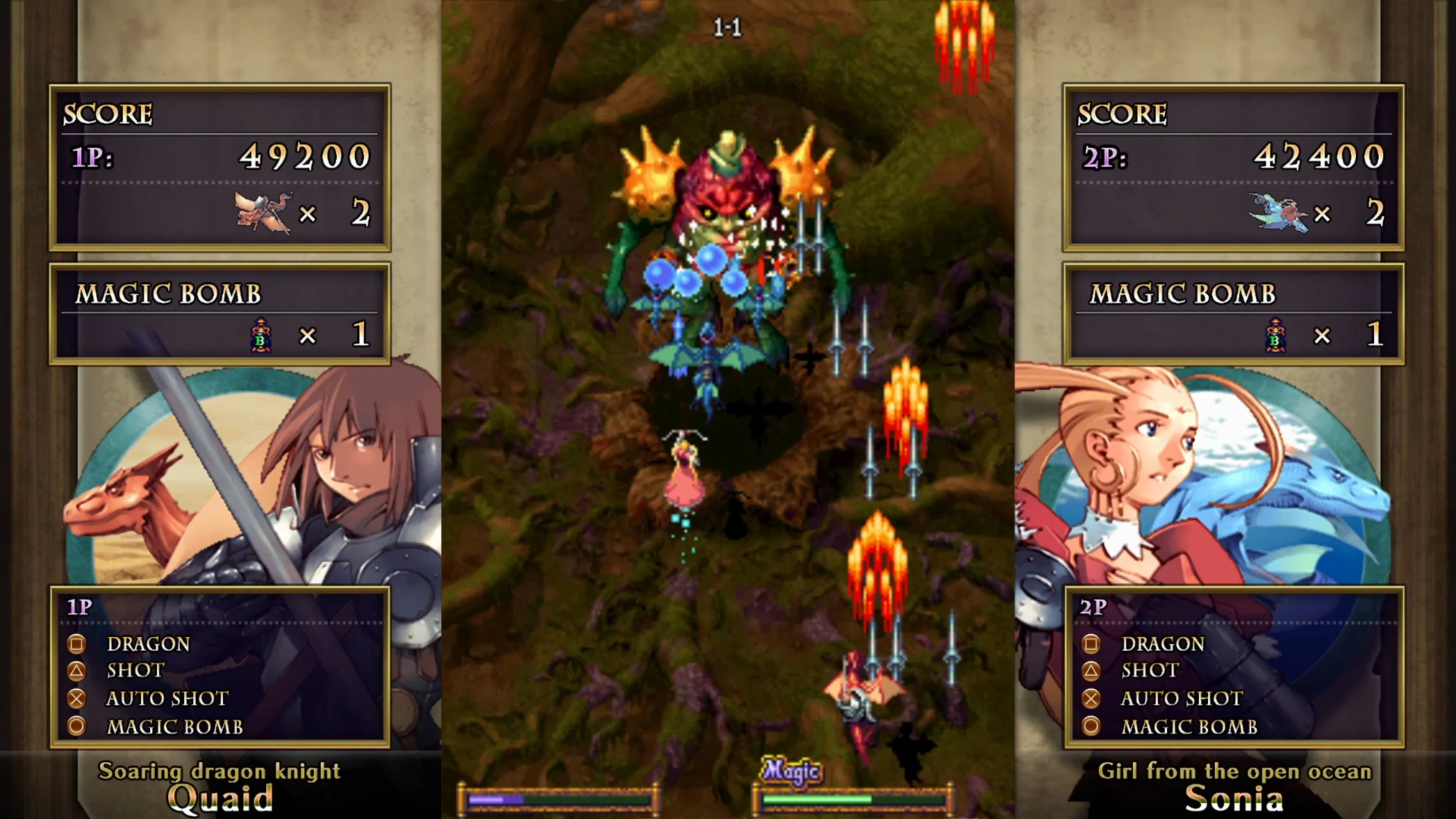Click the Cross button AUTO SHOT icon for 1P

click(76, 698)
